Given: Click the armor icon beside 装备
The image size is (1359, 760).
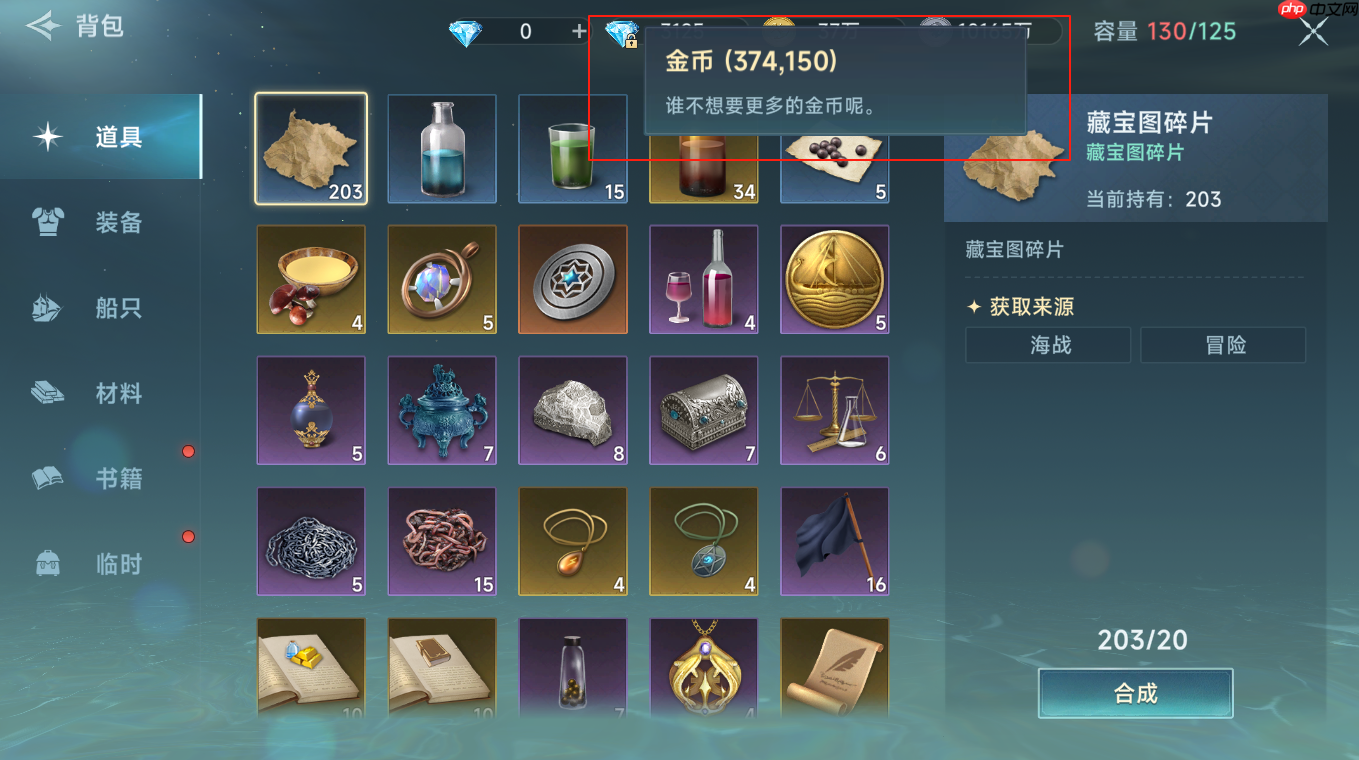Looking at the screenshot, I should point(49,222).
